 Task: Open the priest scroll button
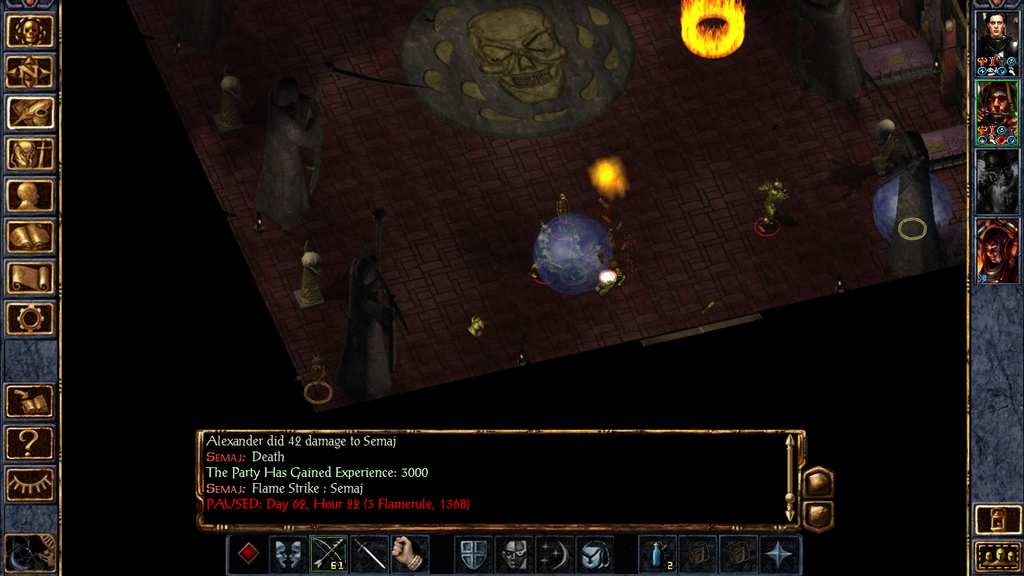[30, 277]
